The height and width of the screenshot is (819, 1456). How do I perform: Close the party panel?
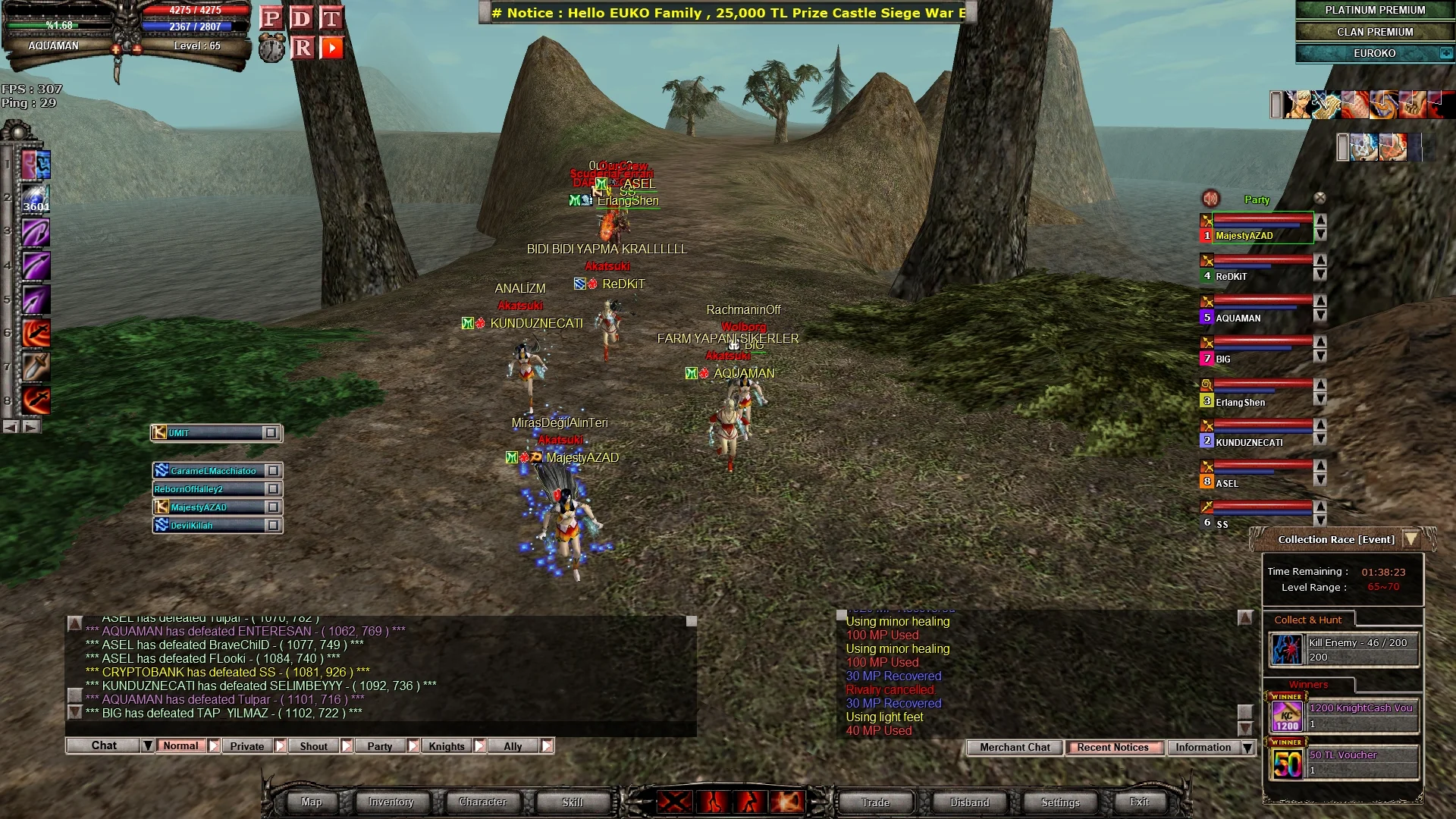[1320, 199]
